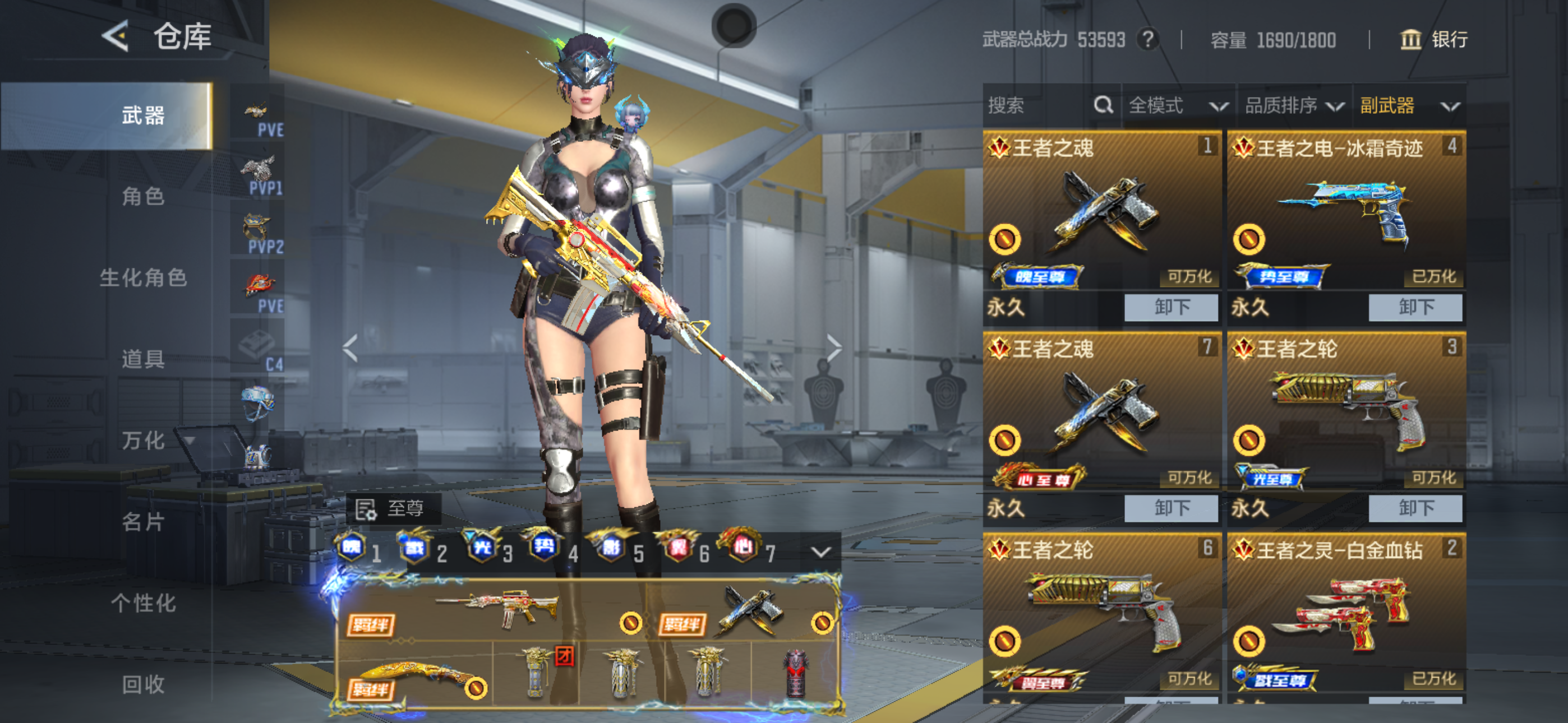
Task: Open the 生化角色 category tab
Action: [x=143, y=277]
